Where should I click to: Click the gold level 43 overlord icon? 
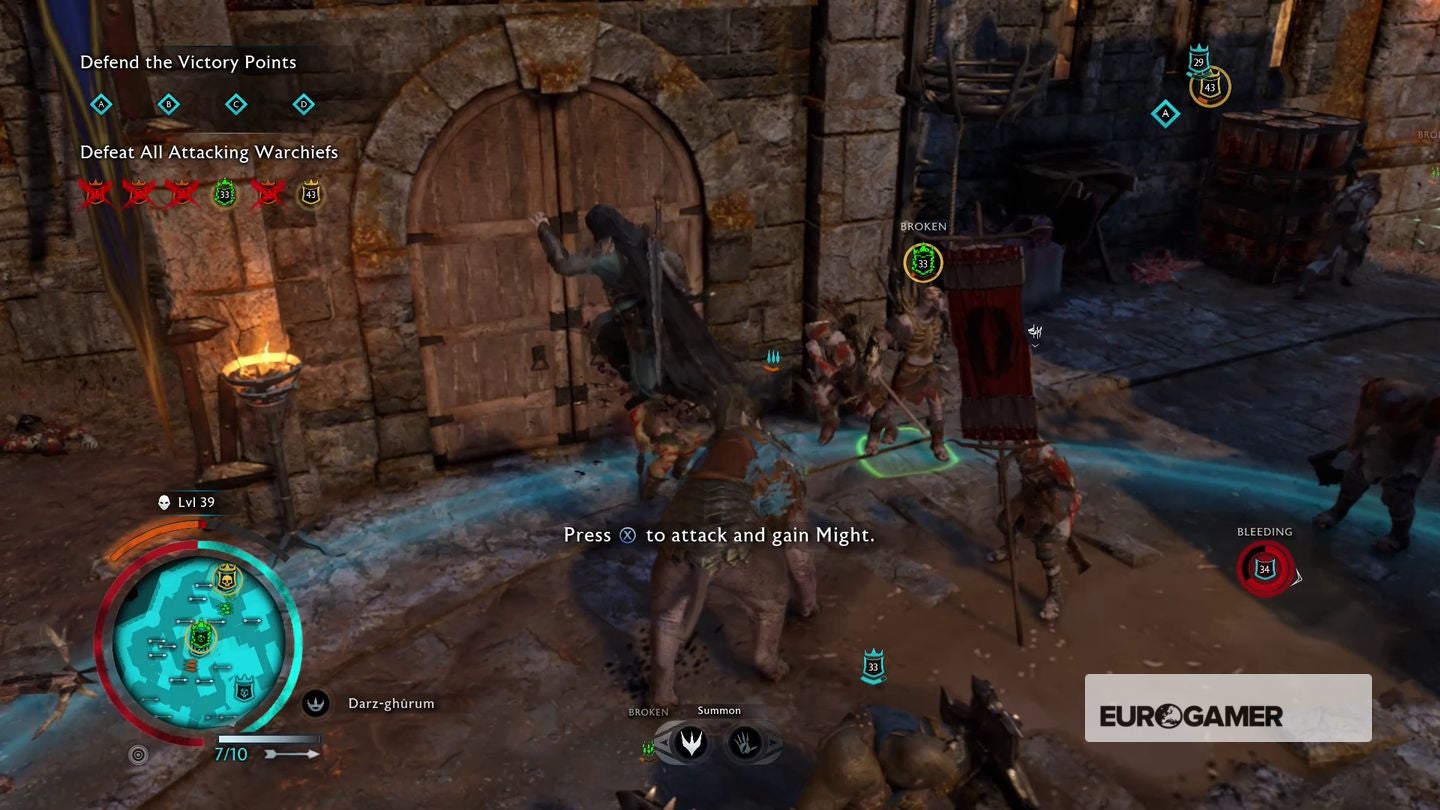coord(309,192)
